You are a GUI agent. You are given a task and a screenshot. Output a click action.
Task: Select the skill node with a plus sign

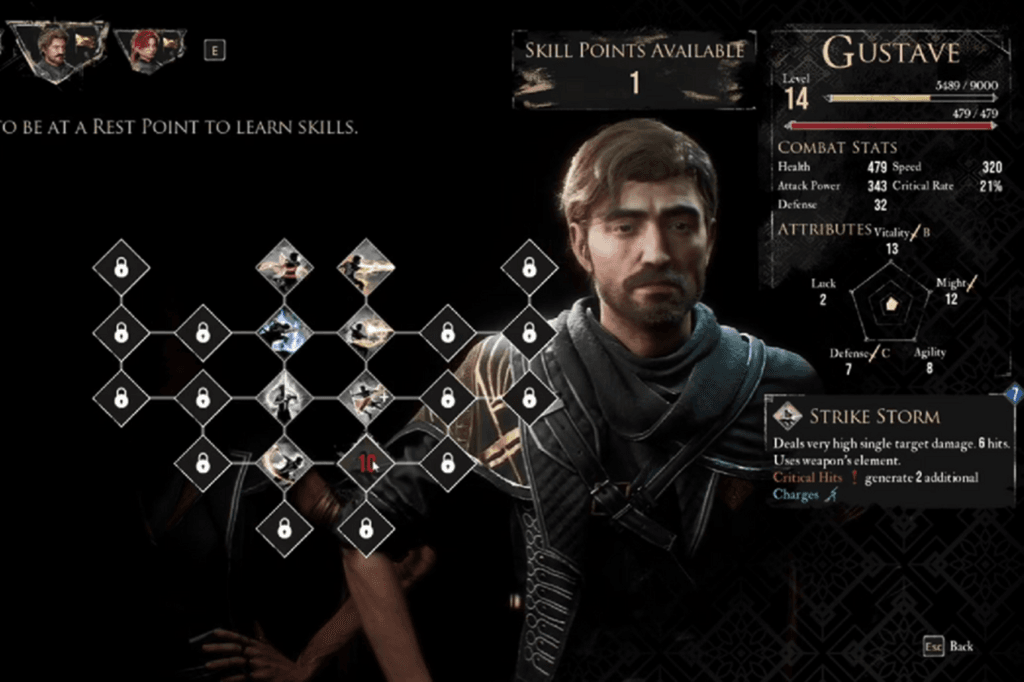click(x=365, y=398)
